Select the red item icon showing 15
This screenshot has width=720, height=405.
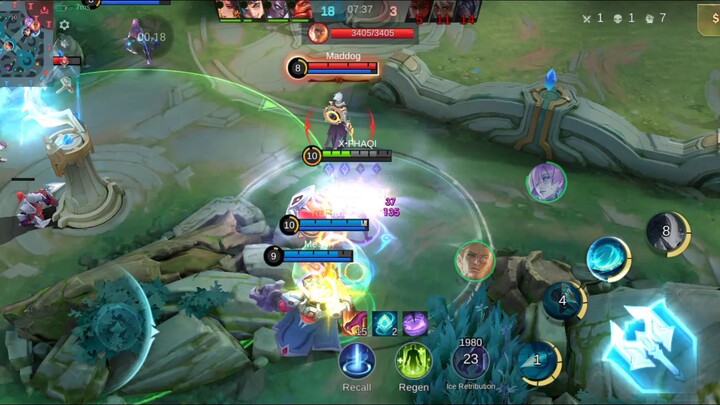coord(355,323)
